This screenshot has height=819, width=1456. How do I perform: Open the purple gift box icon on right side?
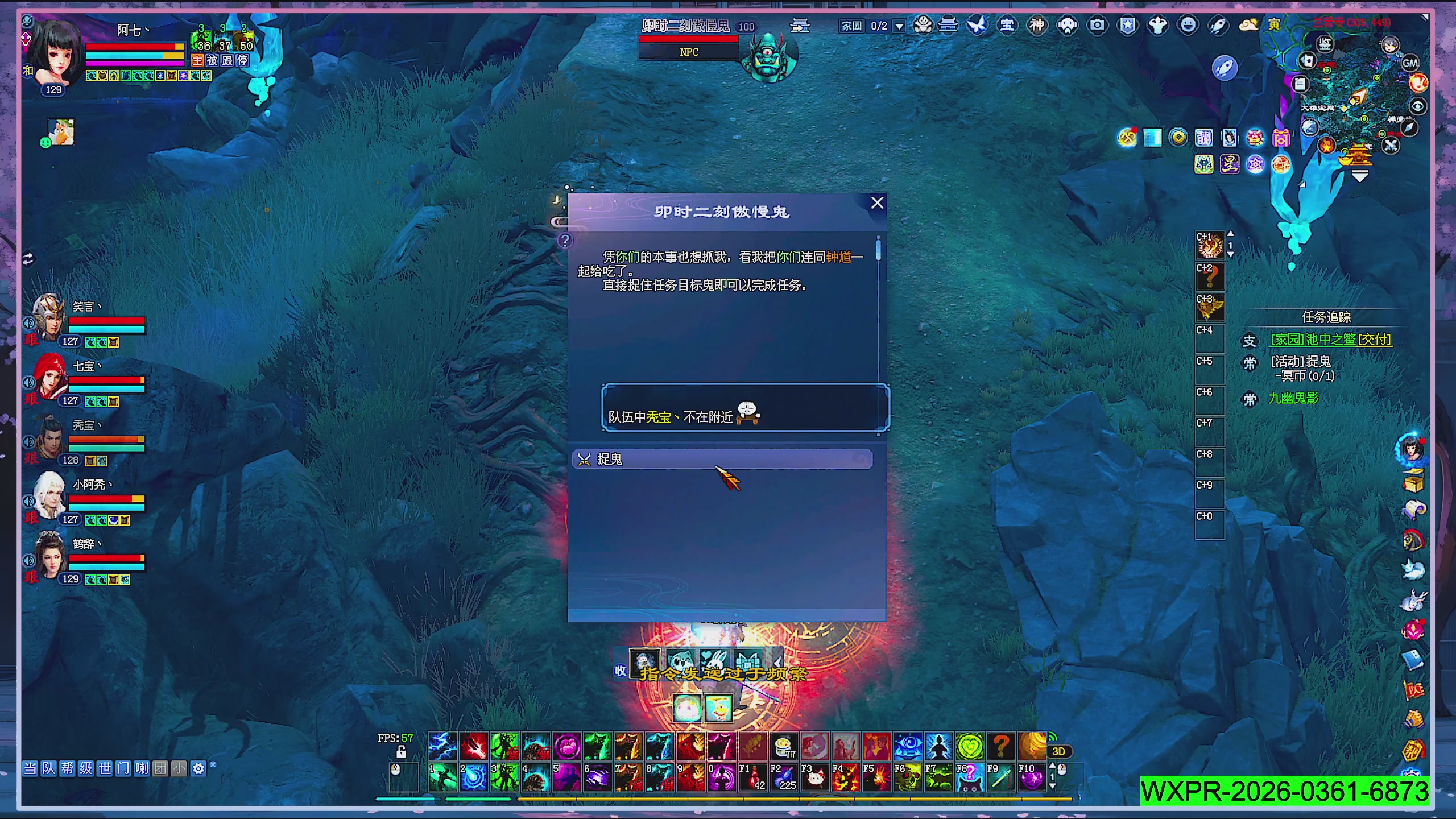1280,138
